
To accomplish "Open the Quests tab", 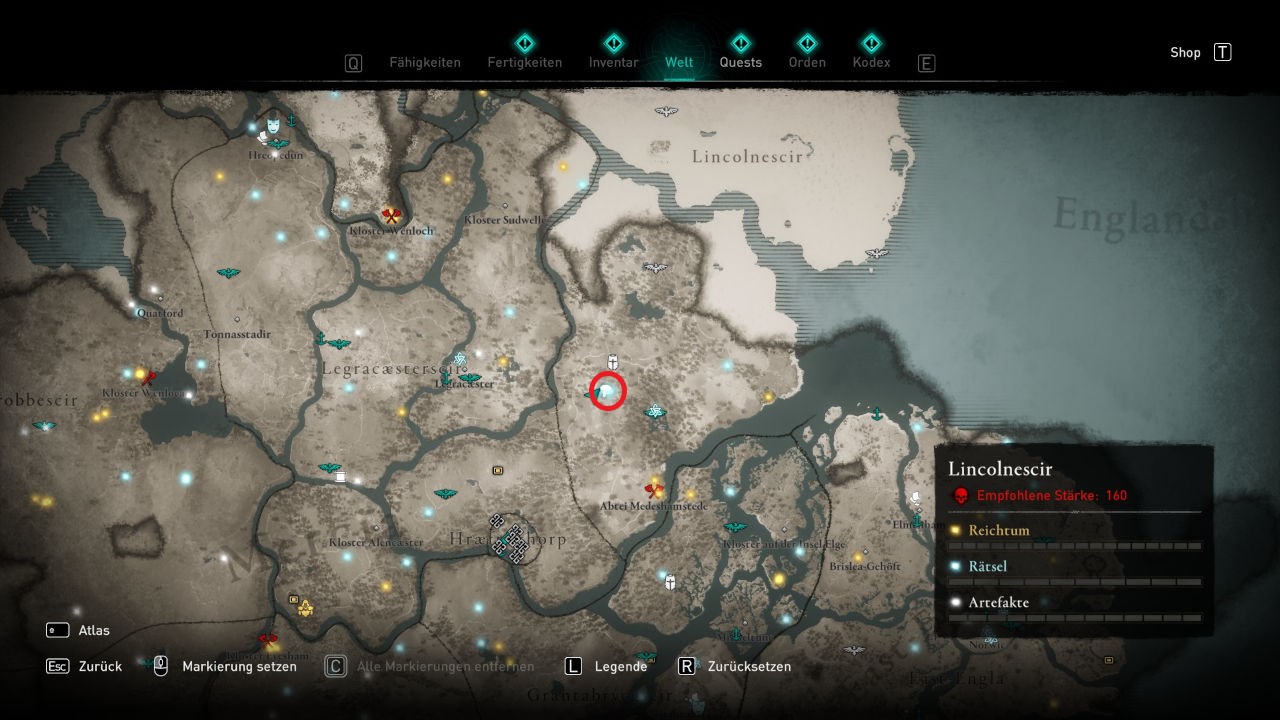I will coord(740,62).
